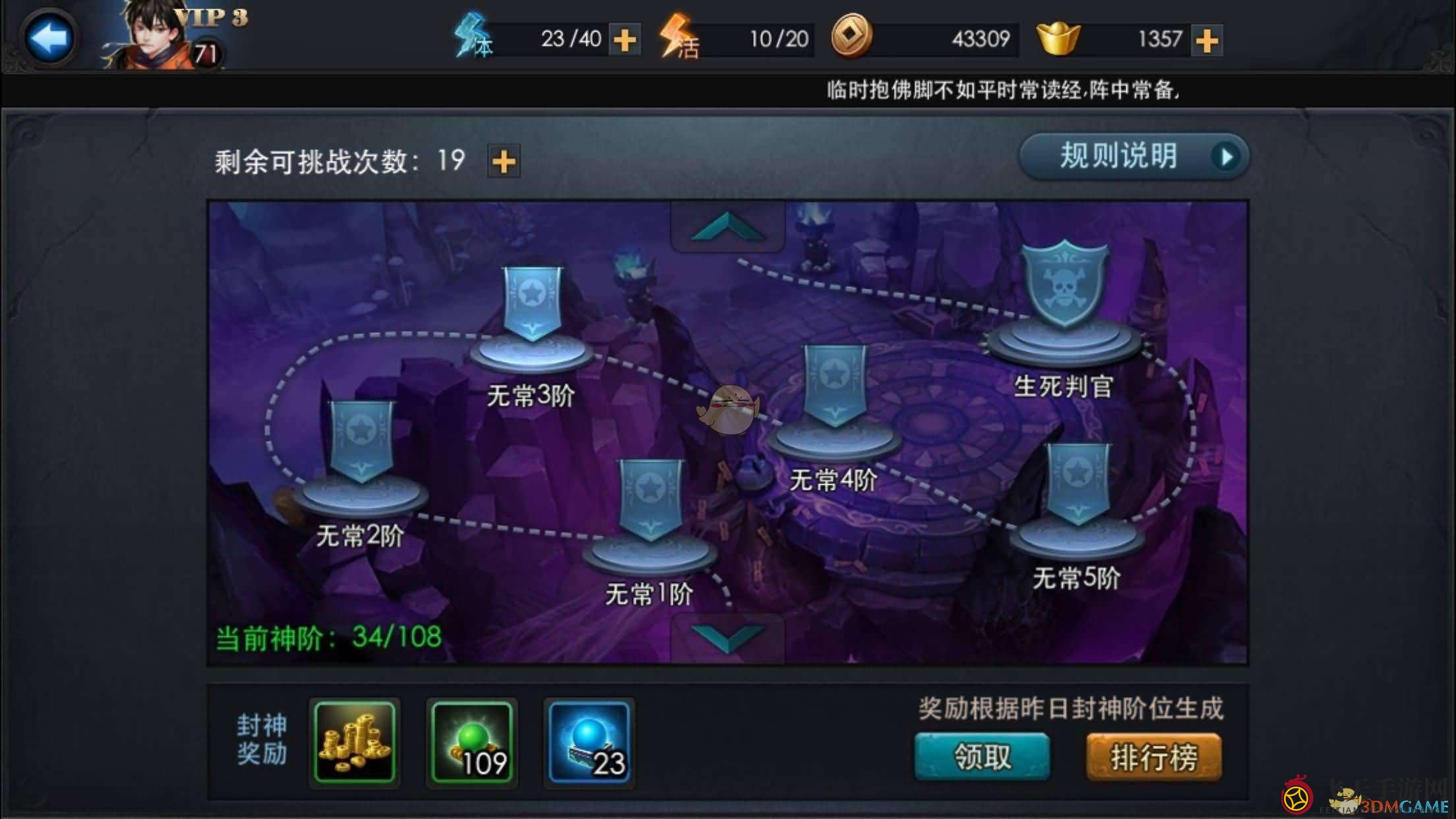
Task: Open the 规则说明 rules panel
Action: click(x=1133, y=156)
